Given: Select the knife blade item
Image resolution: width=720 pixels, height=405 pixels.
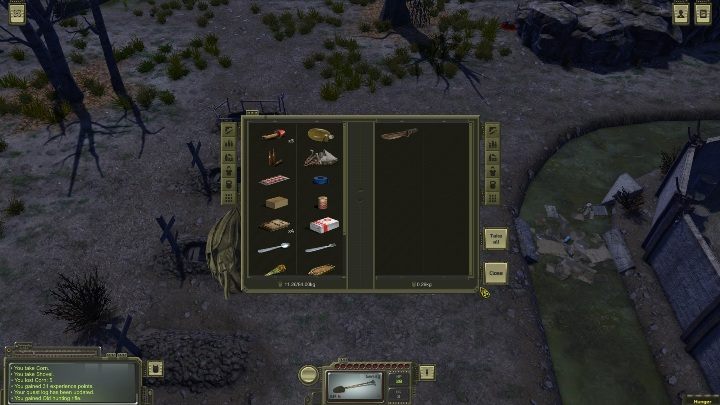Looking at the screenshot, I should coord(320,248).
